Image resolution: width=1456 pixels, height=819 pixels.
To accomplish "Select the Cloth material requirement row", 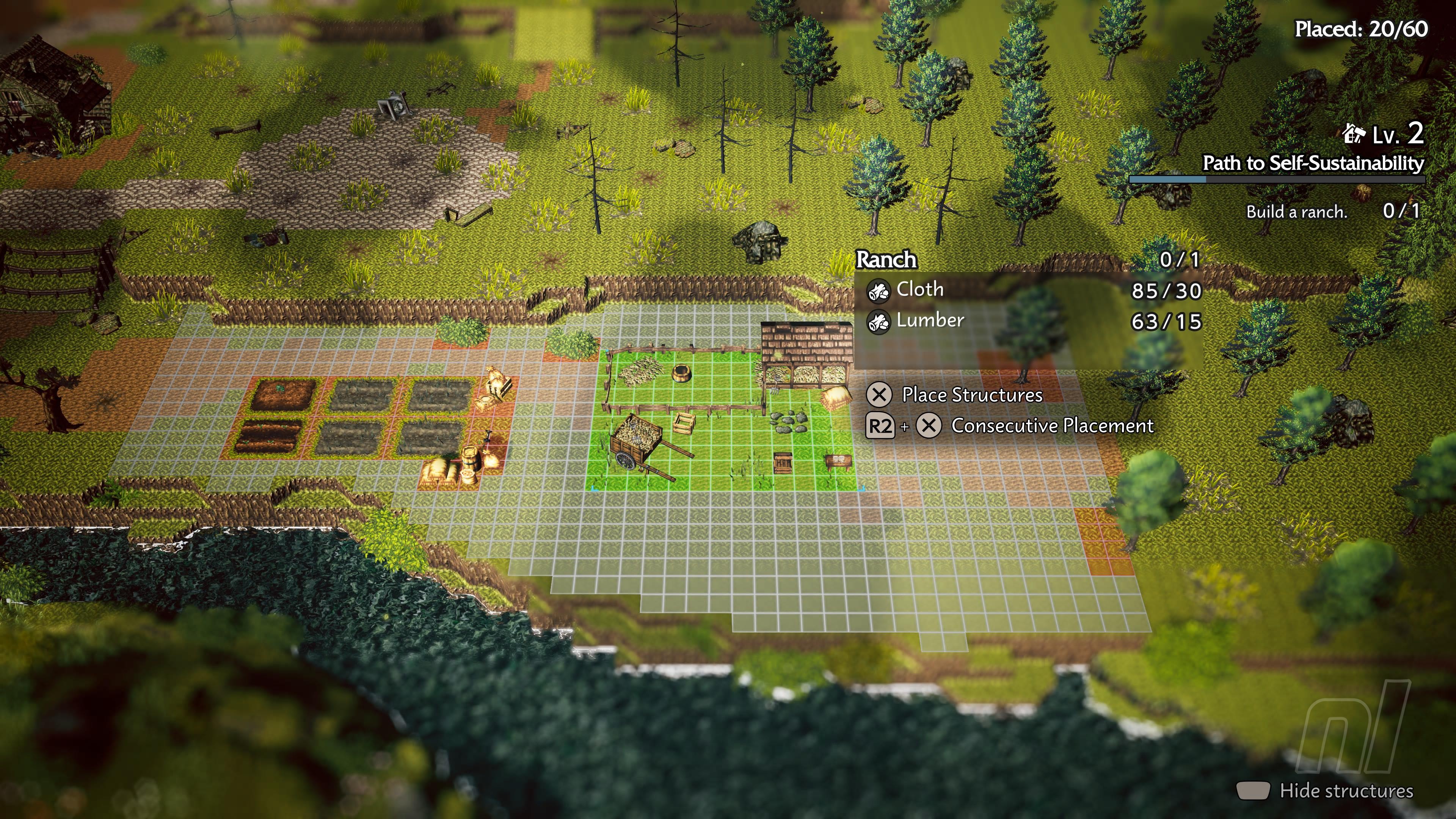I will pyautogui.click(x=1029, y=290).
